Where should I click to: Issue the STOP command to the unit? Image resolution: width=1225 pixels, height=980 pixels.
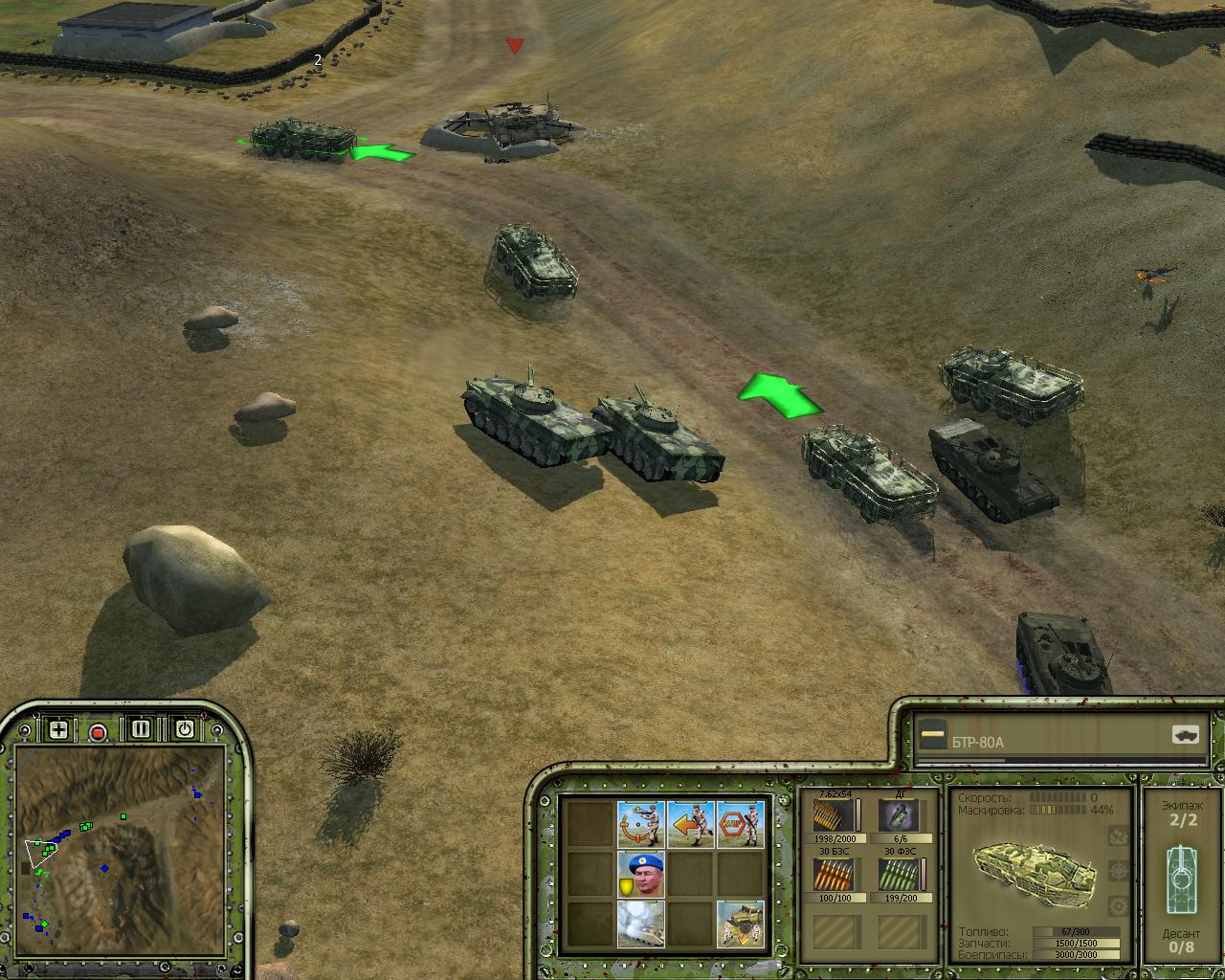tap(741, 823)
